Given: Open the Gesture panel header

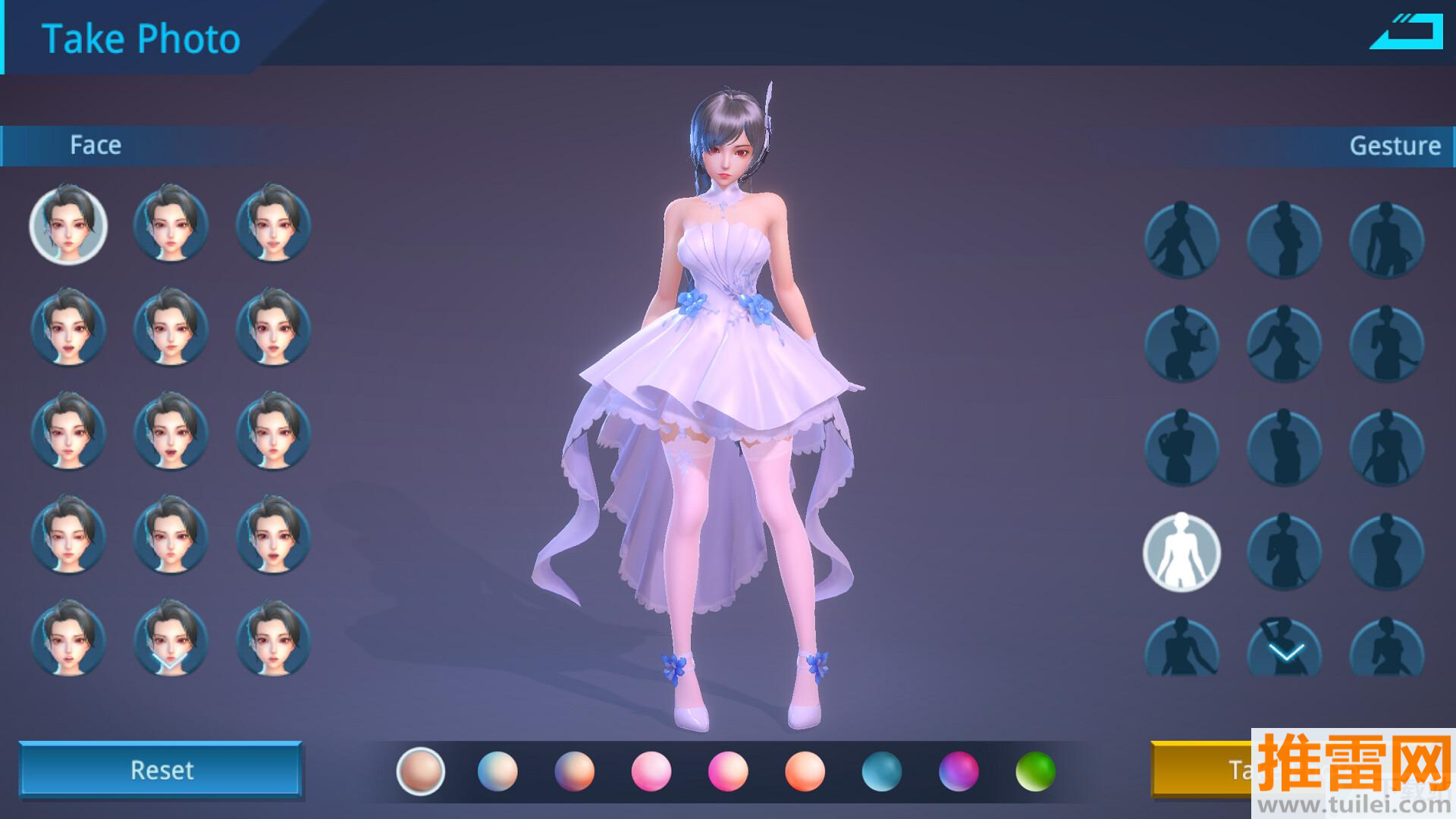Looking at the screenshot, I should coord(1394,145).
